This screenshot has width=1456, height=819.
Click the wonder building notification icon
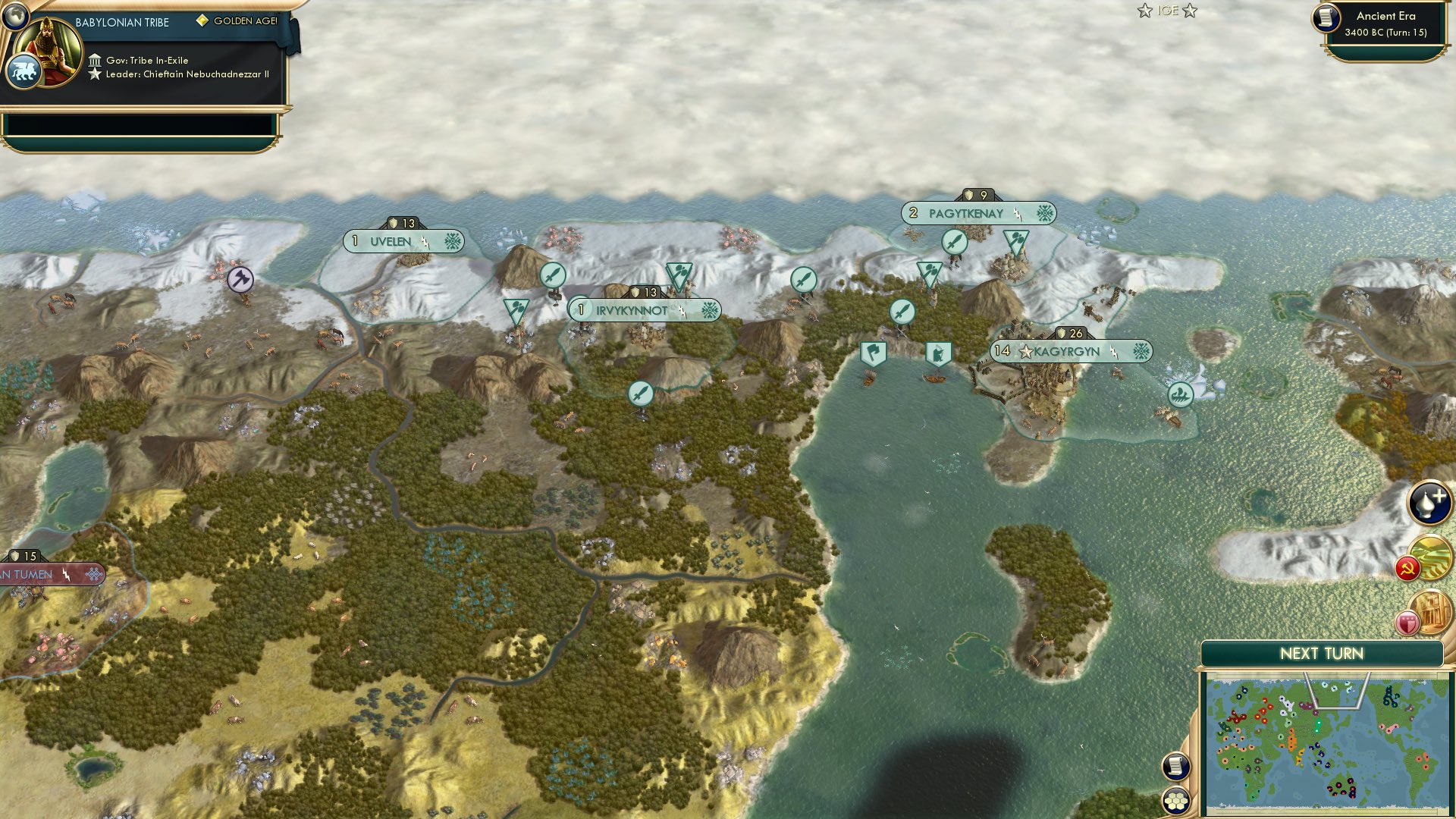[1433, 612]
